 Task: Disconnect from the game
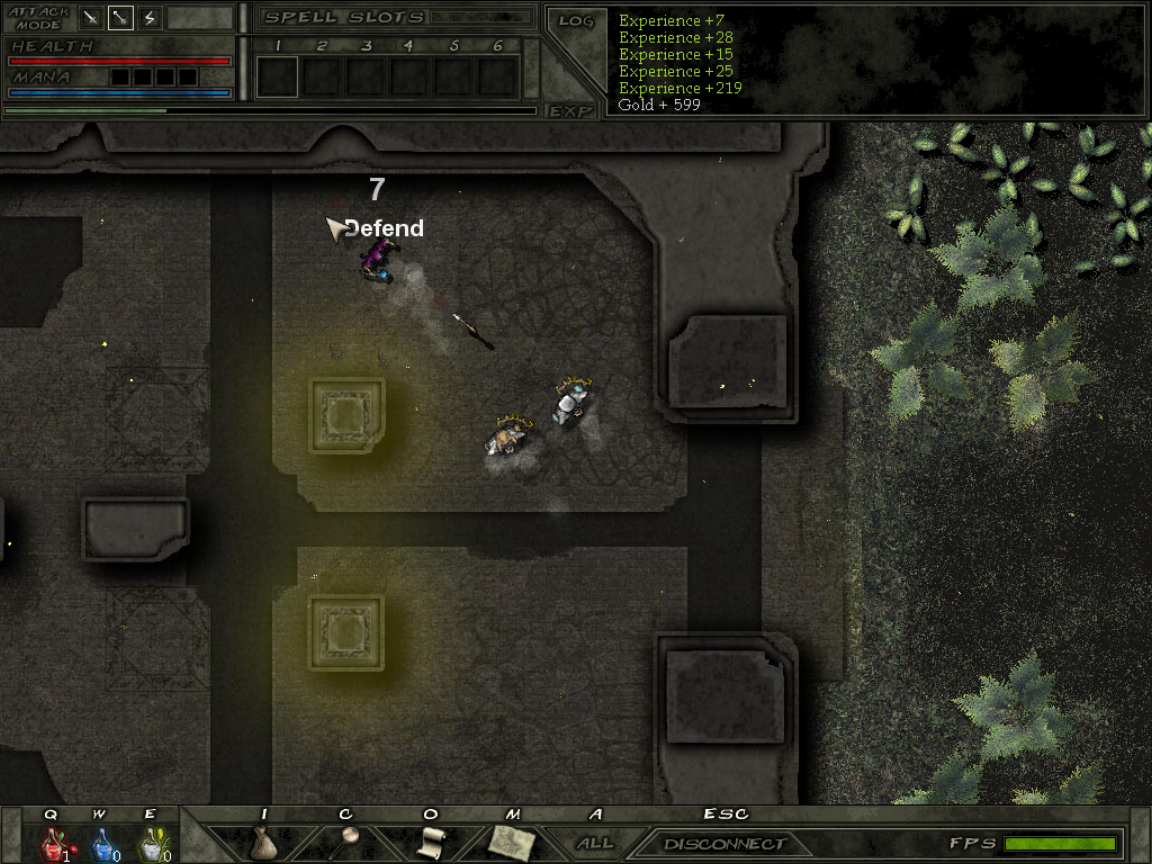[725, 844]
